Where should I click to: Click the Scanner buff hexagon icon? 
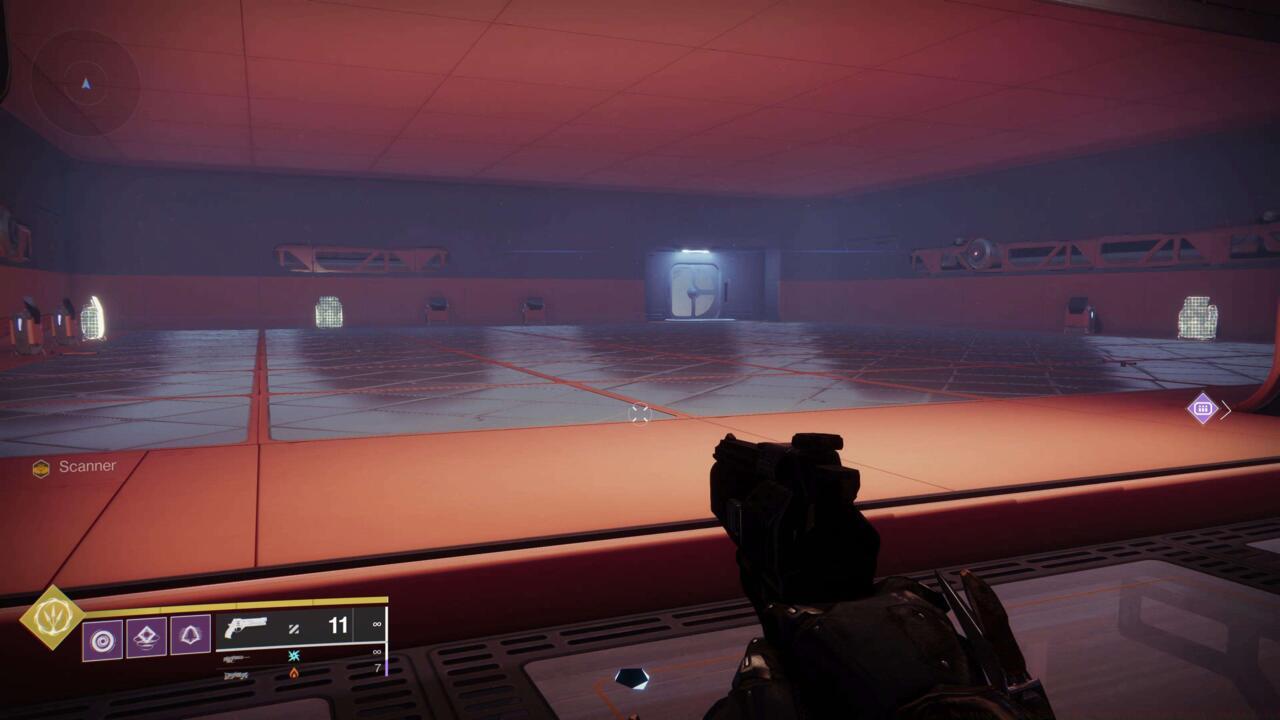pyautogui.click(x=41, y=467)
